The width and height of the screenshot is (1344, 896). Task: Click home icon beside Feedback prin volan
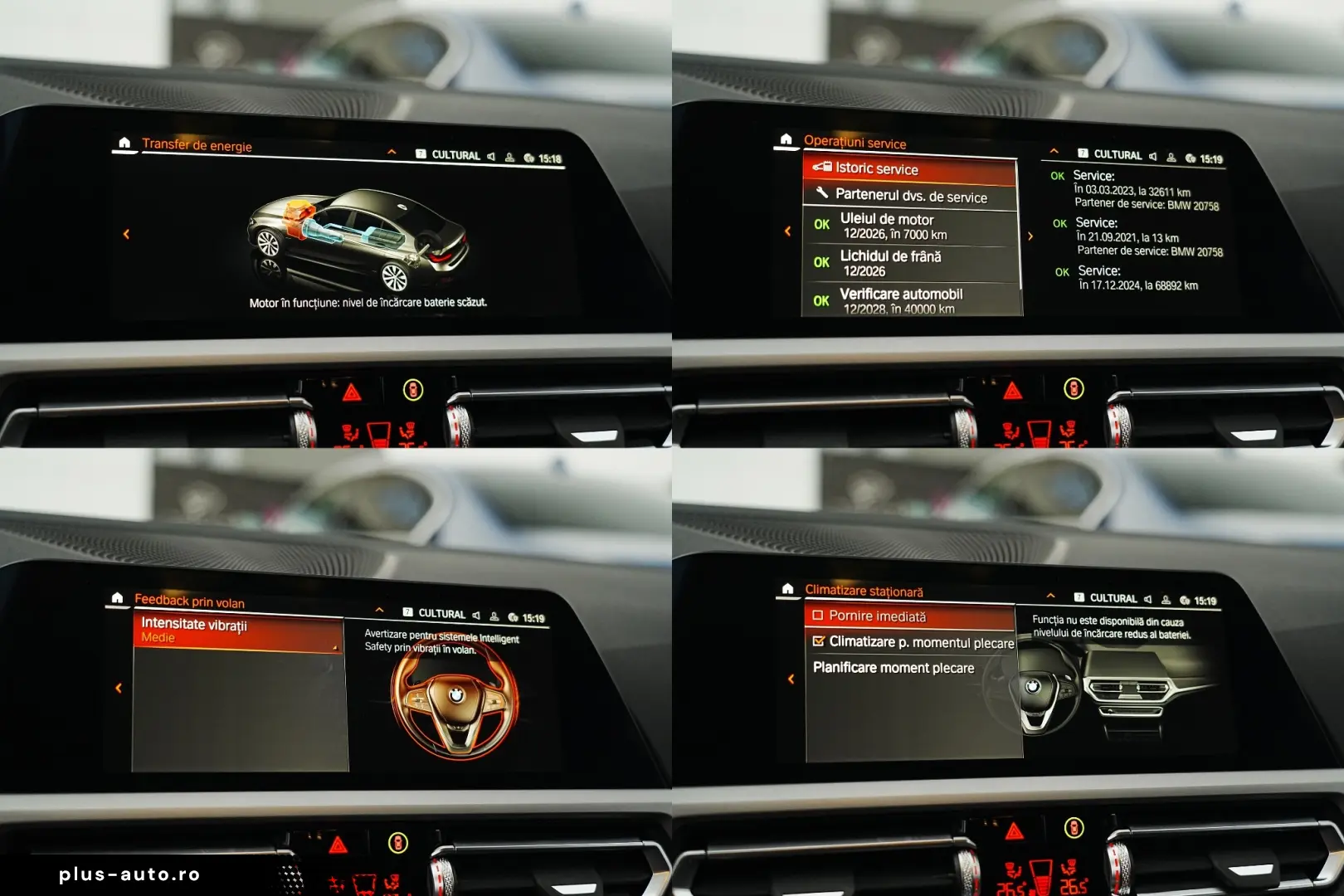click(117, 598)
